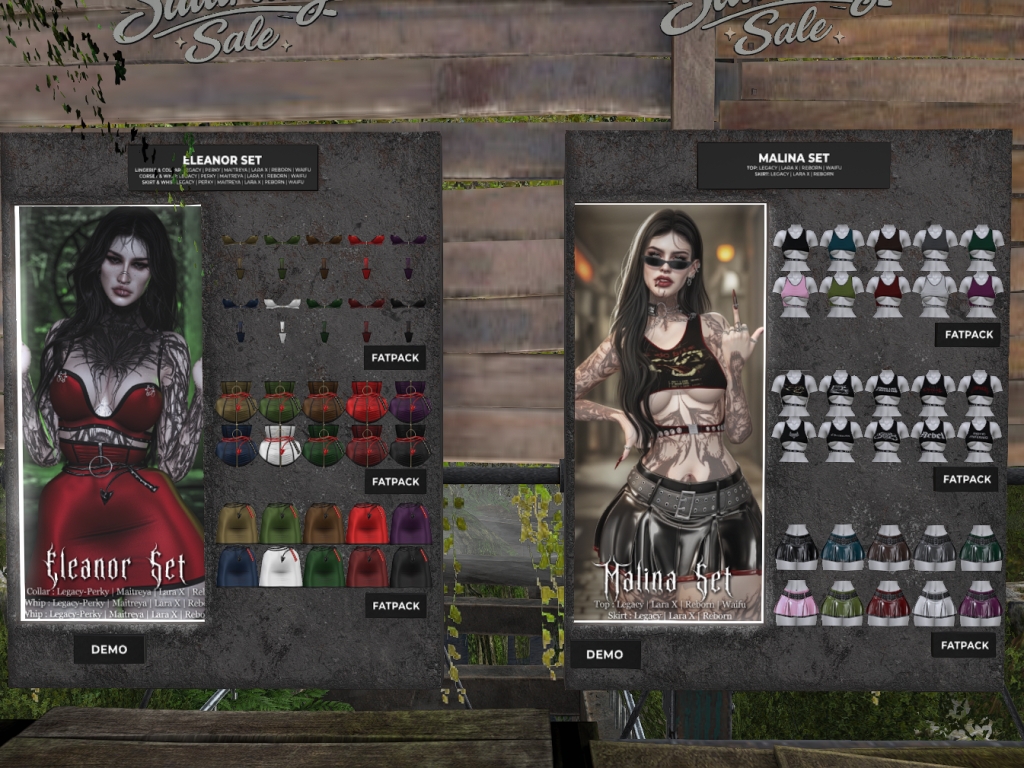Get the Malina Set demo
The width and height of the screenshot is (1024, 768).
coord(605,654)
